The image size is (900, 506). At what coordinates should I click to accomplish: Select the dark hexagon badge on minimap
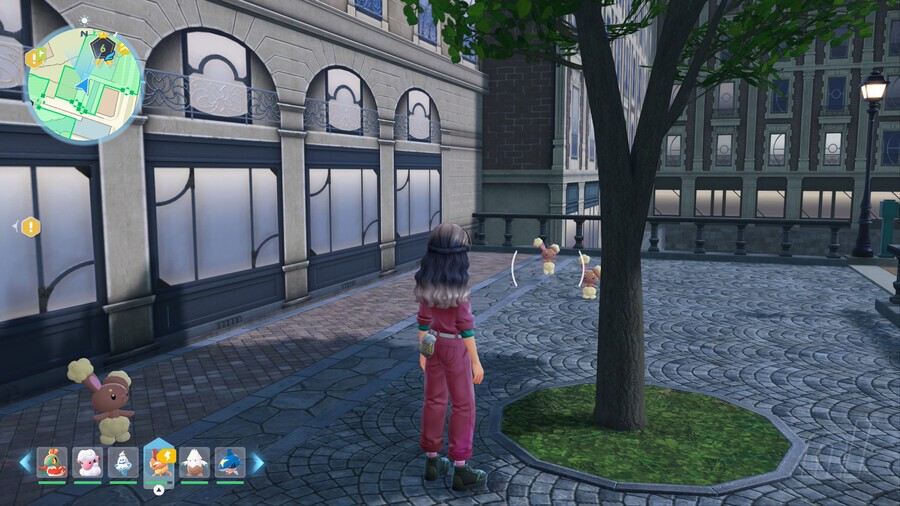pyautogui.click(x=103, y=45)
